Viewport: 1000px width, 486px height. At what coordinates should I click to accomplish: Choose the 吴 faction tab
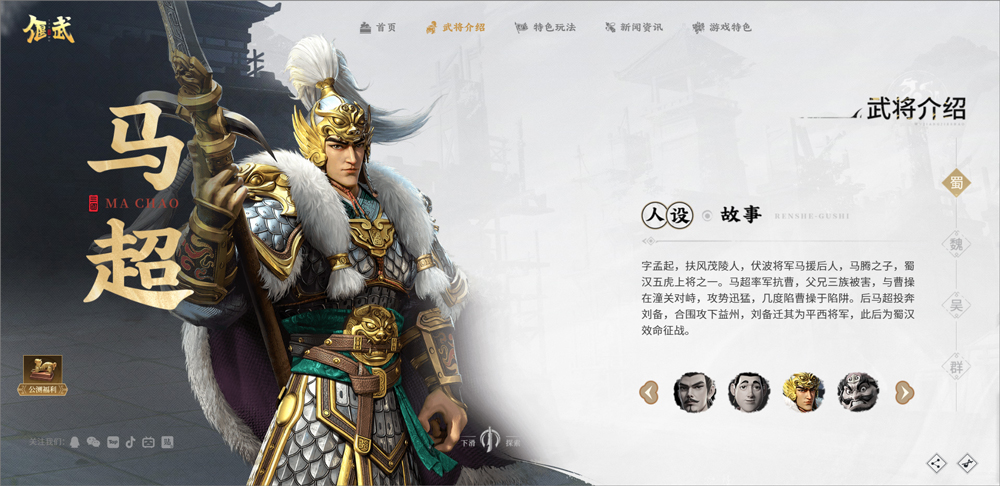tap(957, 305)
